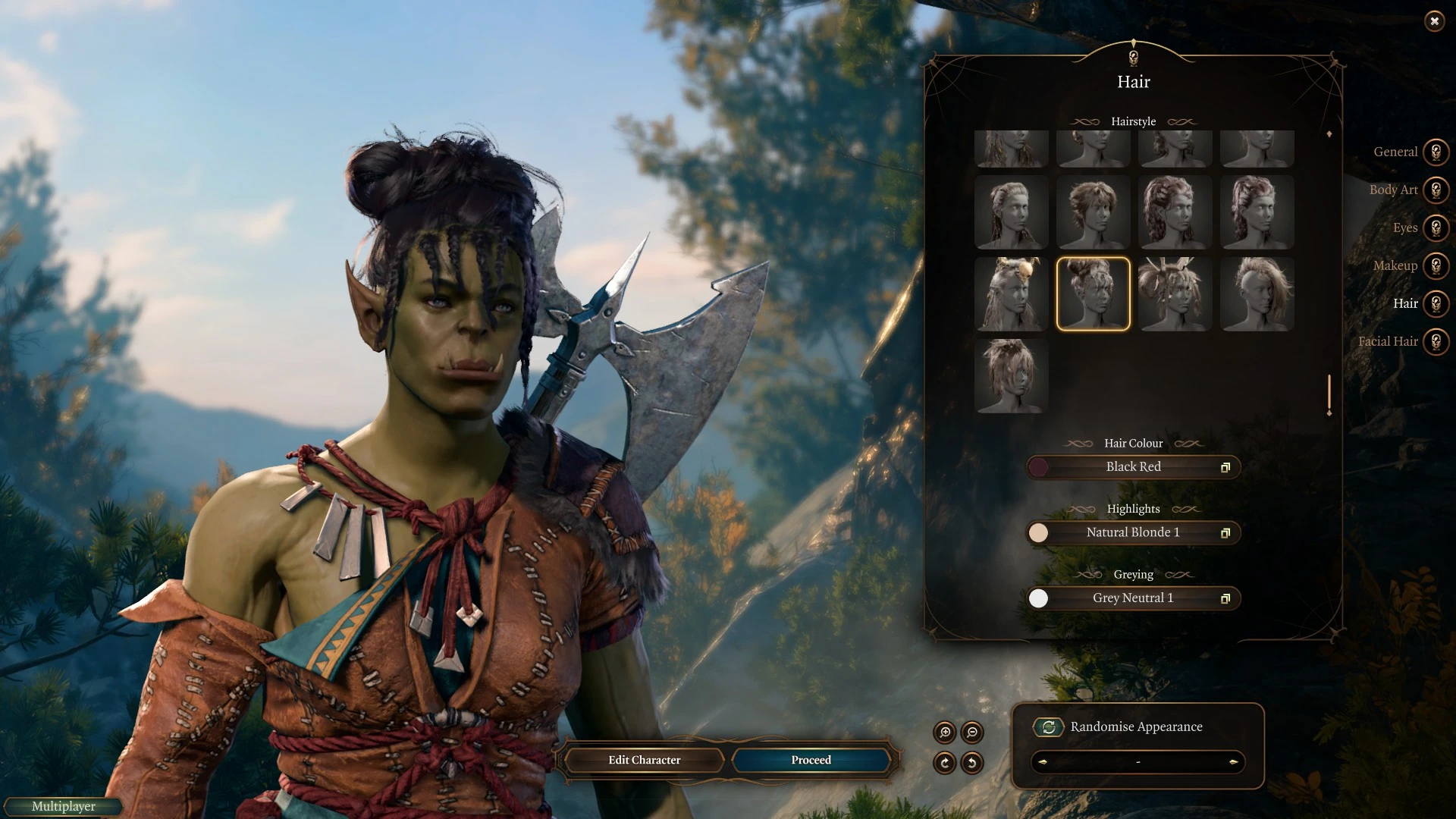
Task: Open the Grey Neutral 1 greying selector
Action: pyautogui.click(x=1133, y=598)
